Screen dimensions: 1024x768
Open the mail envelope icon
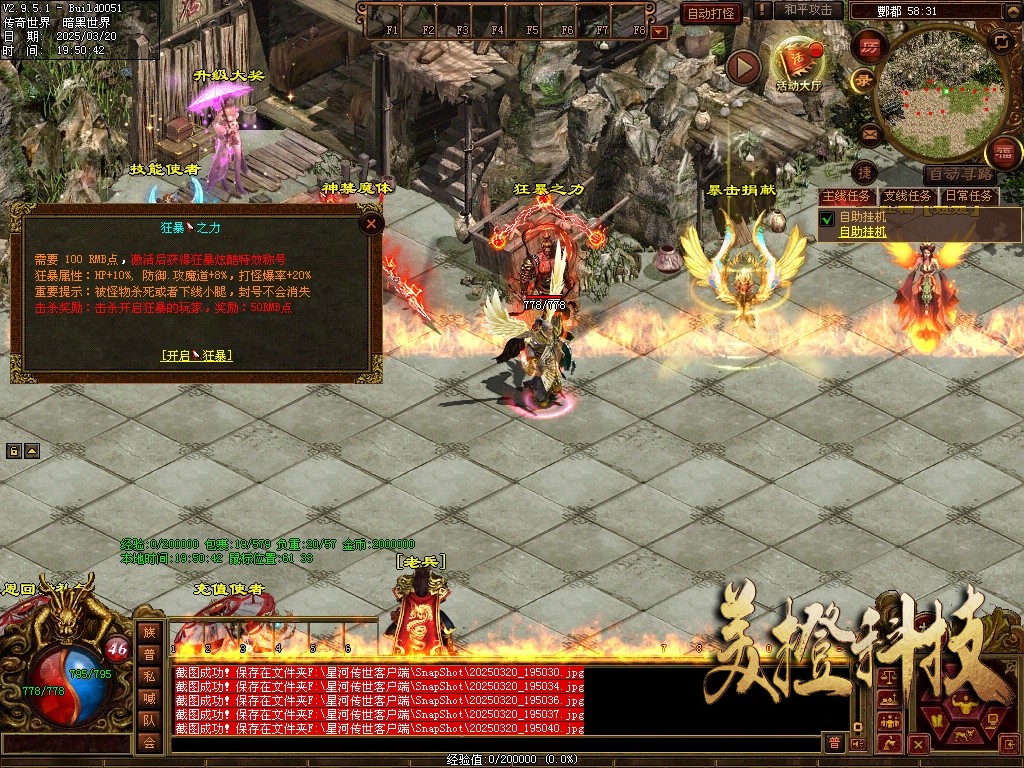click(x=868, y=133)
